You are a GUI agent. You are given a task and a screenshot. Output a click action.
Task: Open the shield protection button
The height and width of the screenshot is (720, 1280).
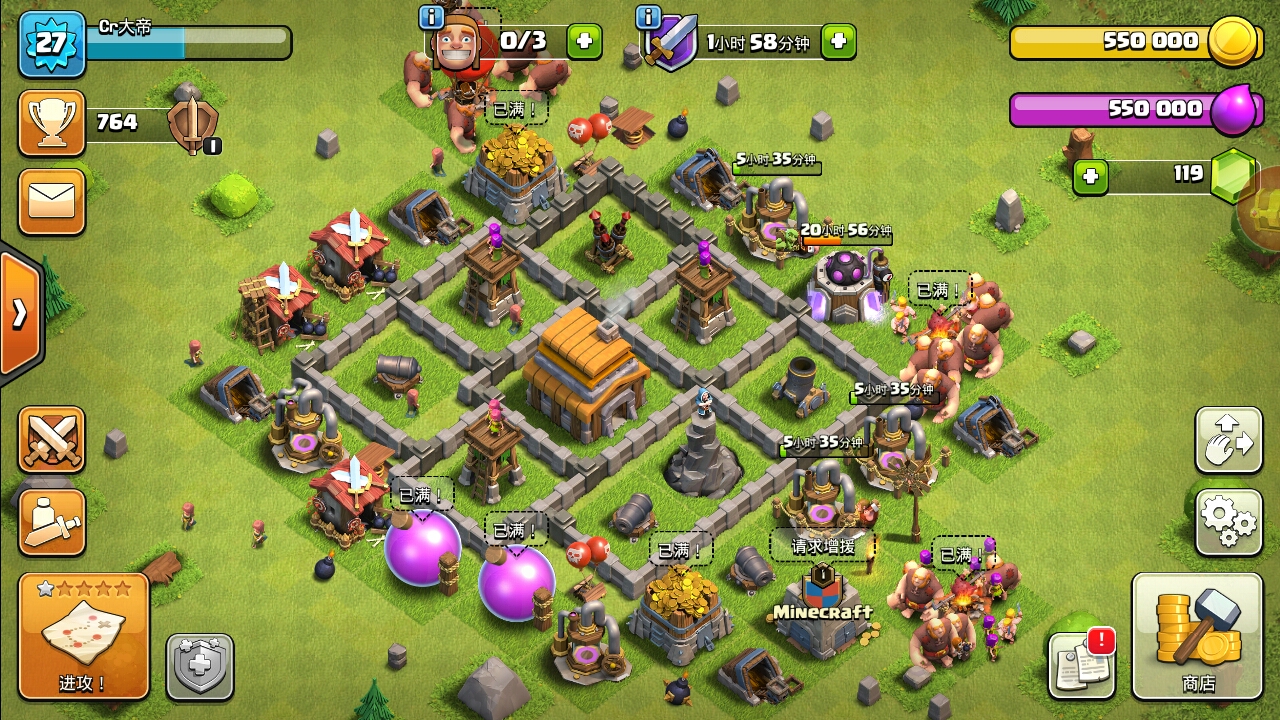[199, 666]
